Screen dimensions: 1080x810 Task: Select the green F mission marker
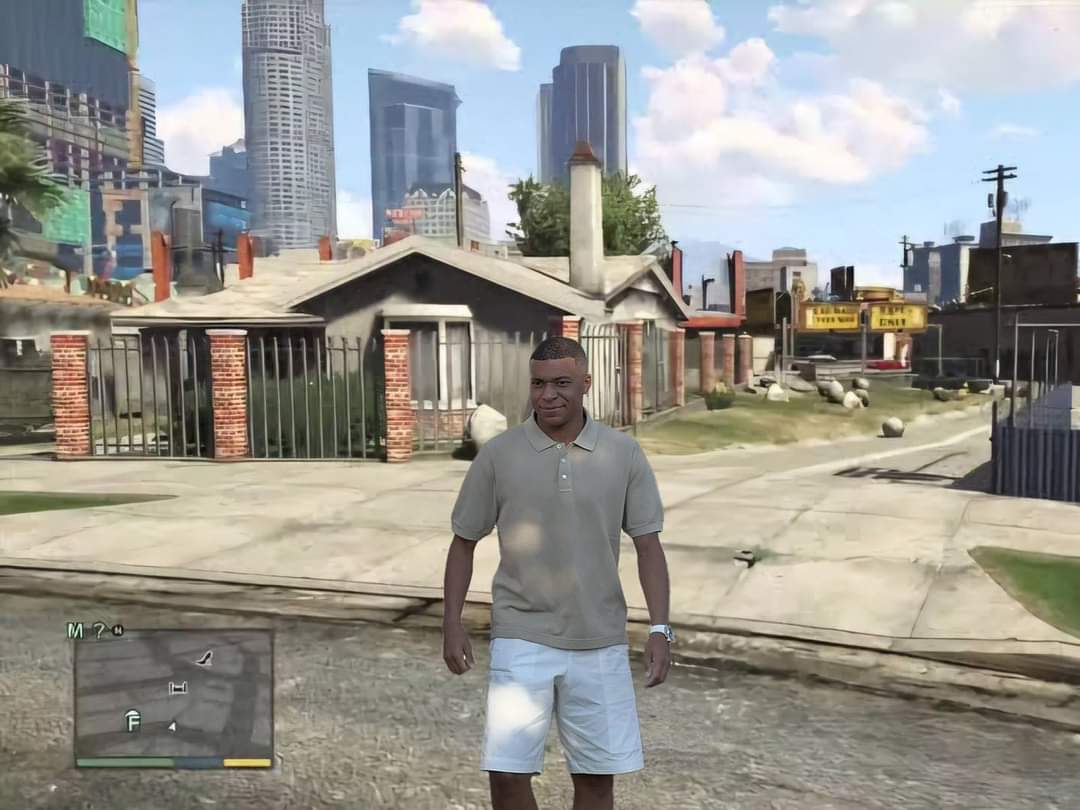[132, 719]
